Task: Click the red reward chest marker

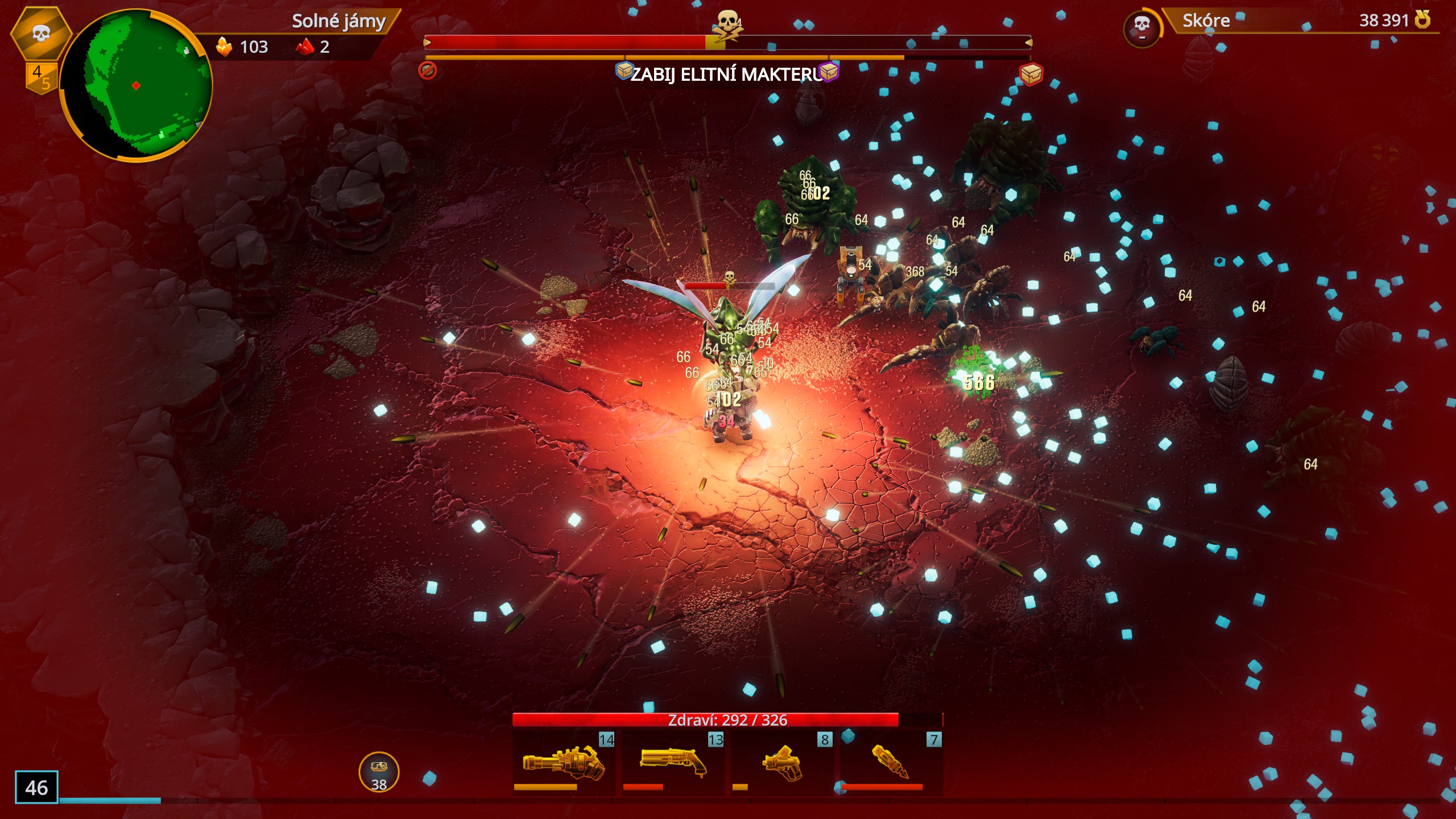Action: [1031, 74]
